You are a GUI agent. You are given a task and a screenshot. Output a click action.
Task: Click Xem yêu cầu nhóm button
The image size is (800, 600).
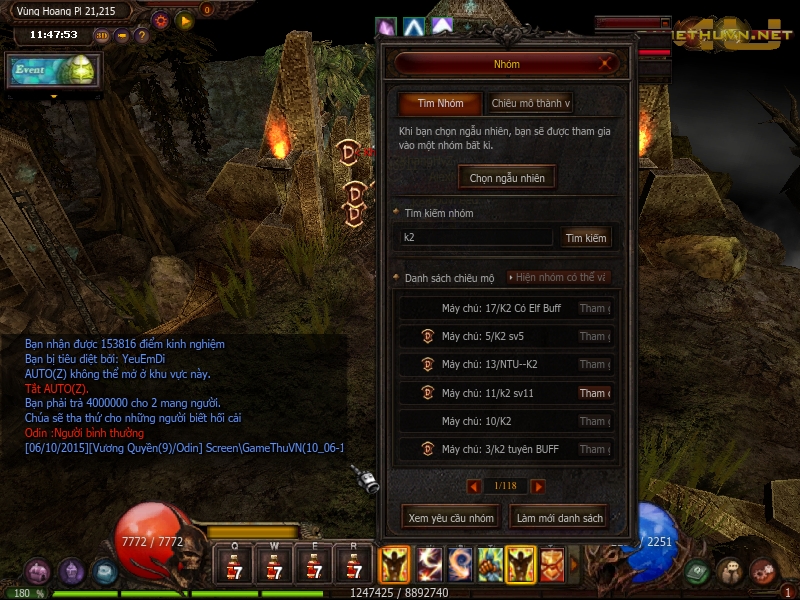451,518
